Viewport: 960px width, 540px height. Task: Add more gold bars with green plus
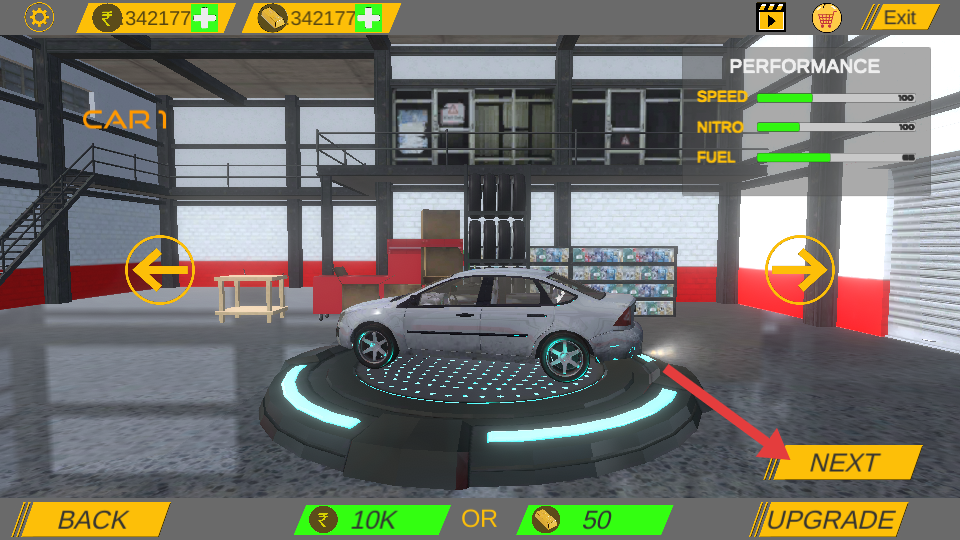tap(368, 18)
